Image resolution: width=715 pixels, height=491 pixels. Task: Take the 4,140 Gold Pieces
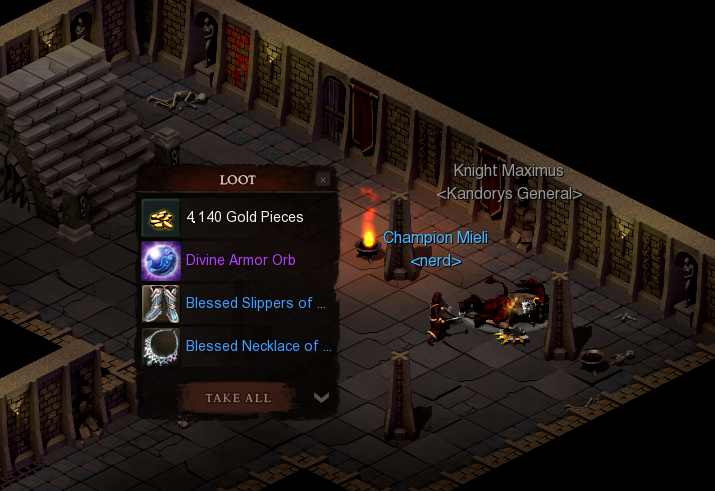pyautogui.click(x=244, y=217)
